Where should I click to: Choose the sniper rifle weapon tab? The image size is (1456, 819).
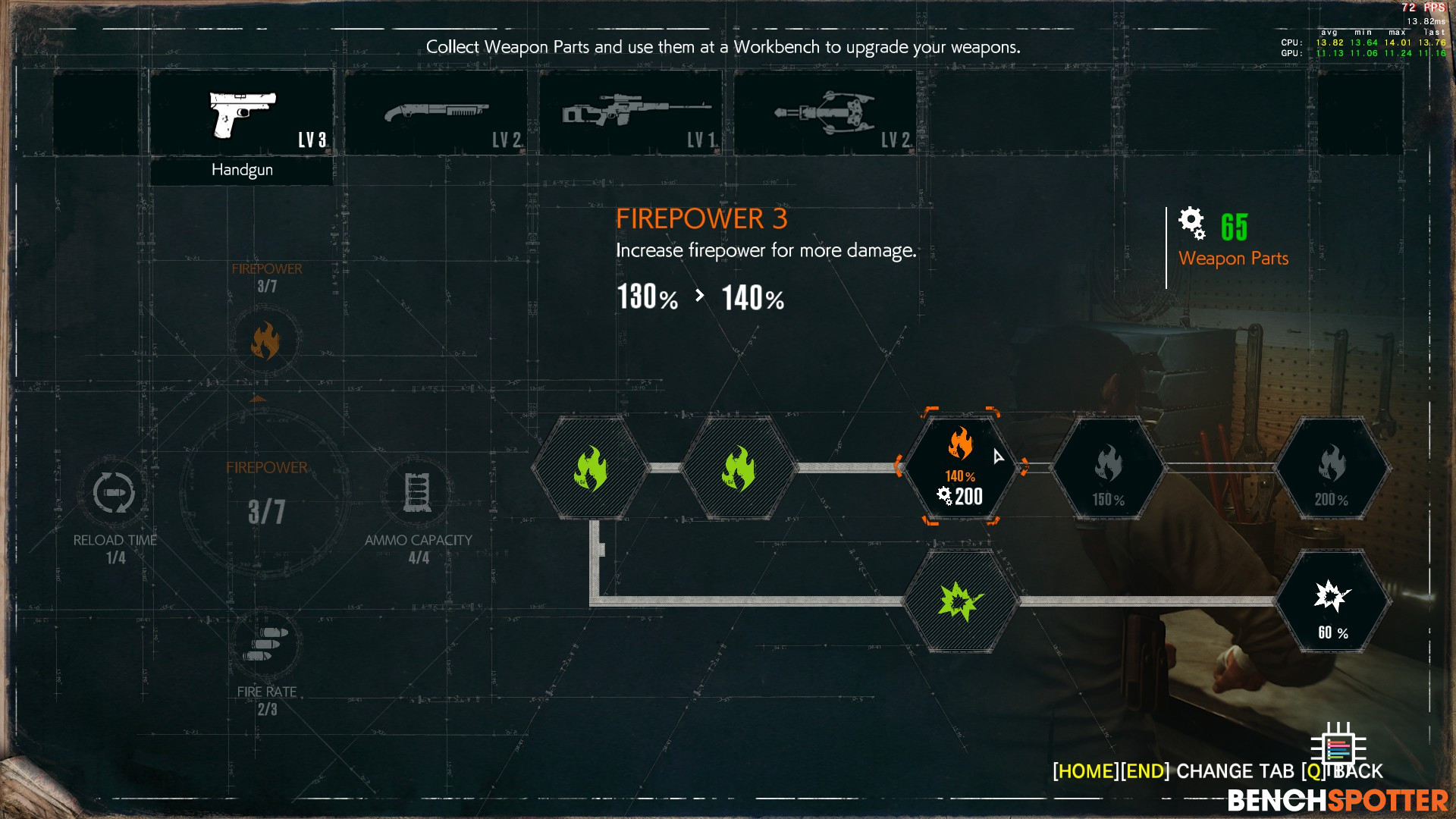pyautogui.click(x=630, y=114)
